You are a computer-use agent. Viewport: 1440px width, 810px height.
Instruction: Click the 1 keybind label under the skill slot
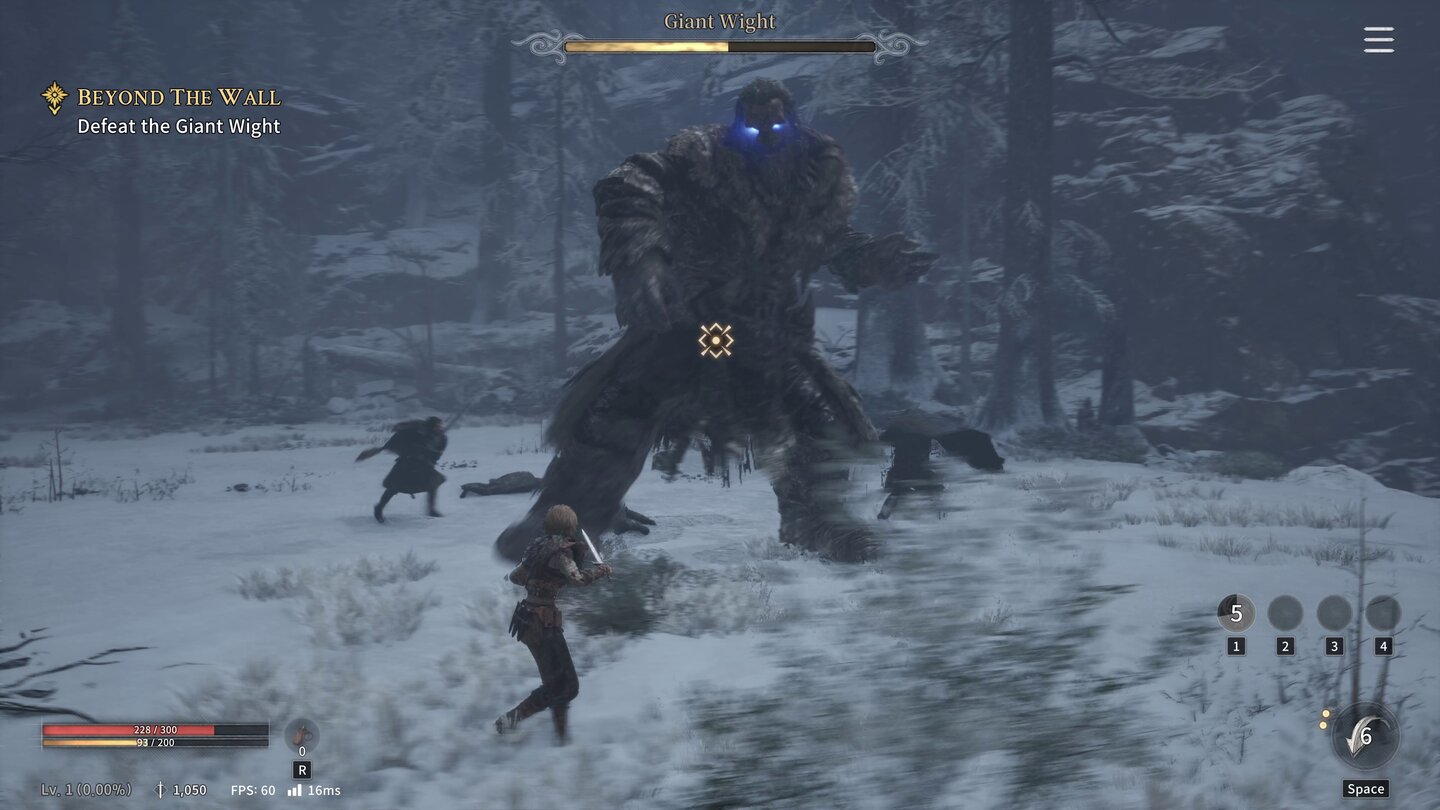click(1237, 645)
